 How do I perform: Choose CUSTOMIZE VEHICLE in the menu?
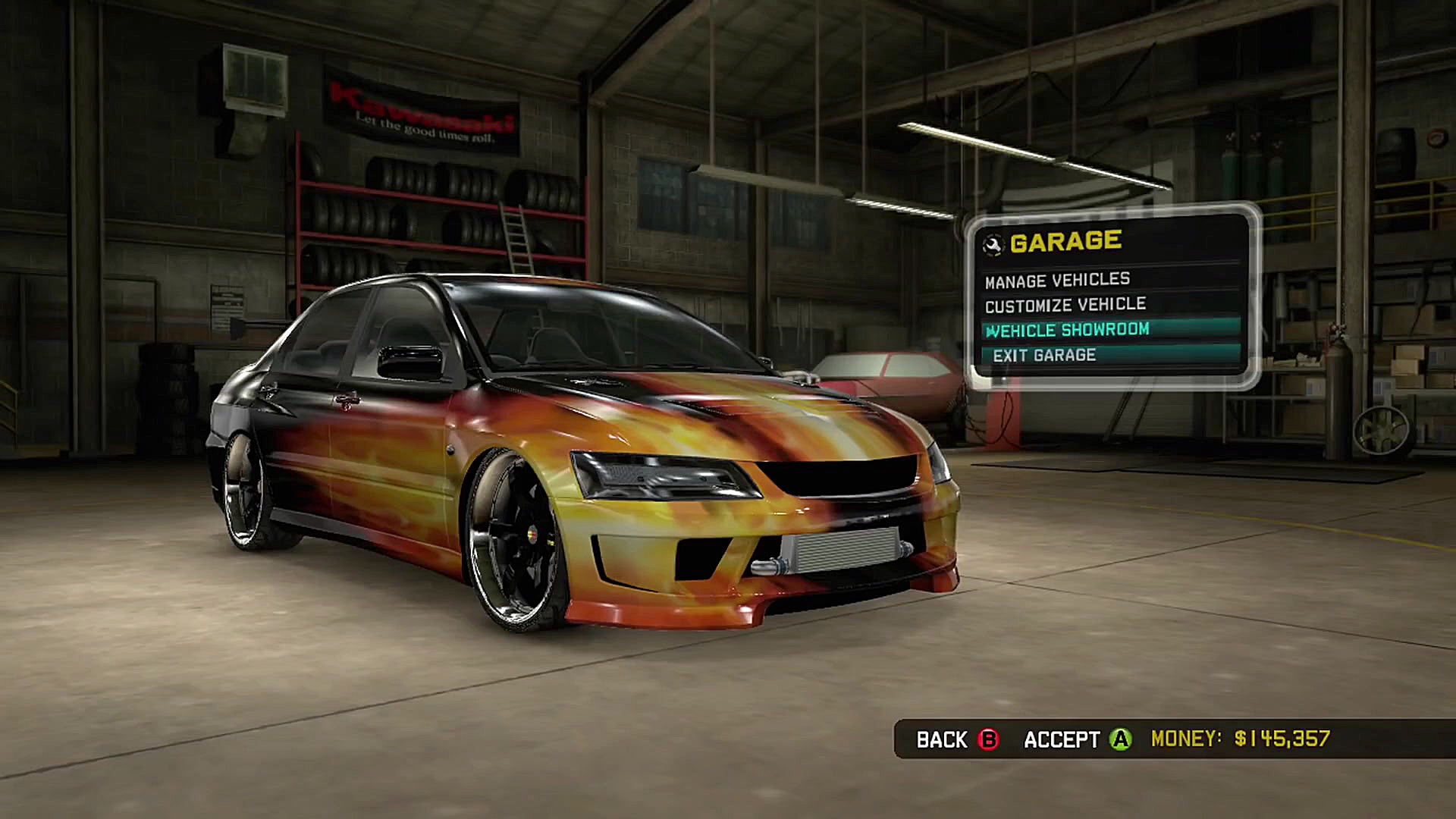click(x=1065, y=304)
